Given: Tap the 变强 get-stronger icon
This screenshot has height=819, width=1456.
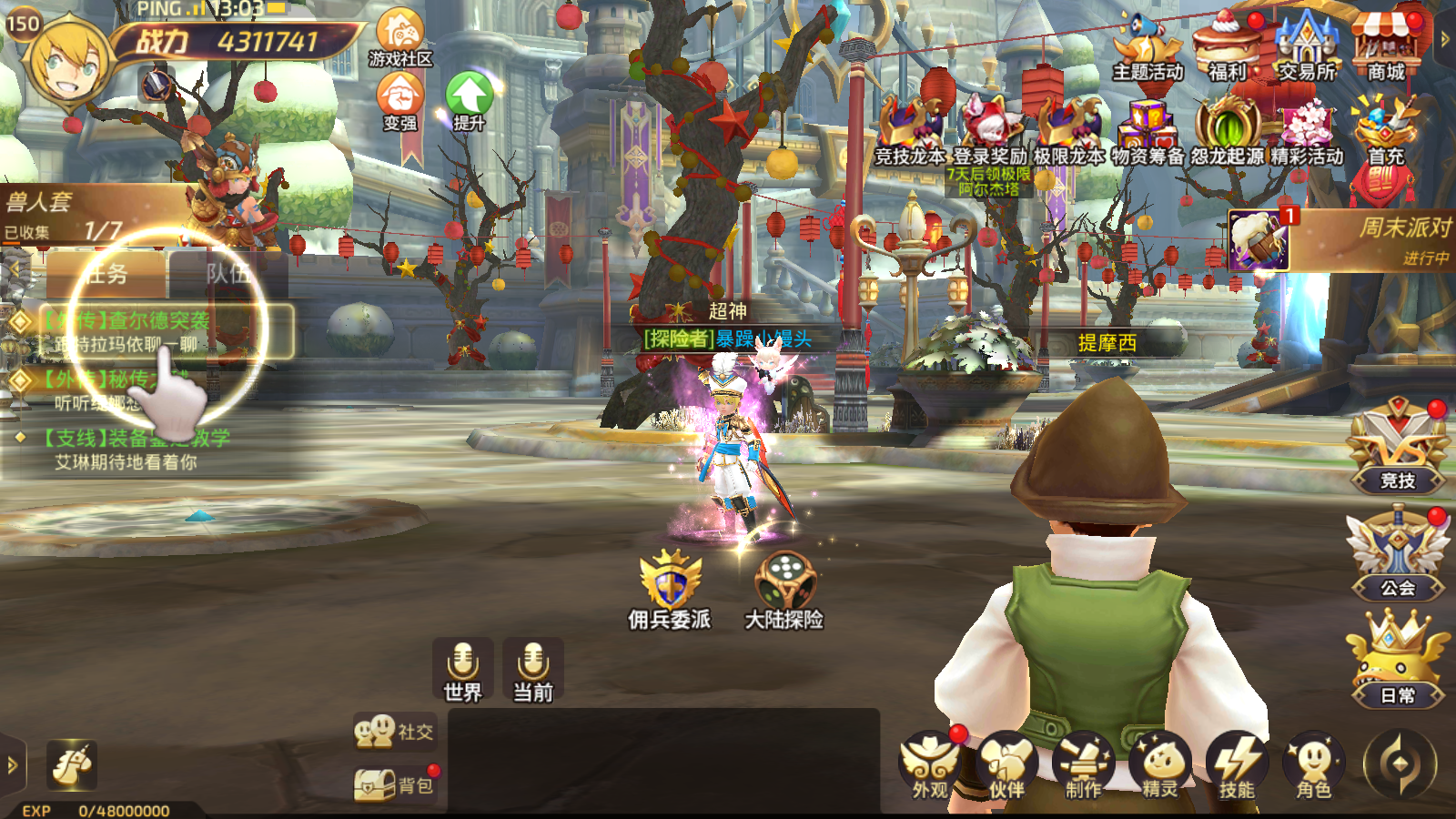Looking at the screenshot, I should [x=399, y=98].
